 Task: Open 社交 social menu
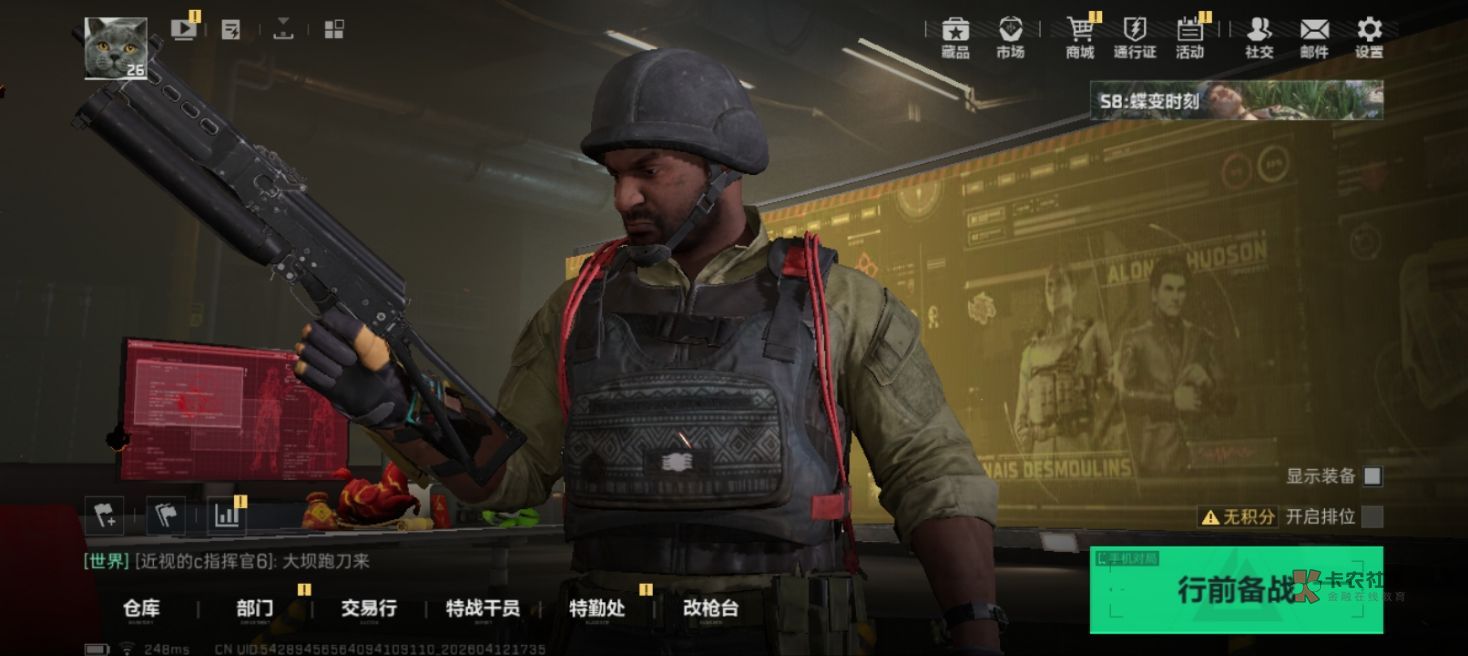(x=1259, y=38)
